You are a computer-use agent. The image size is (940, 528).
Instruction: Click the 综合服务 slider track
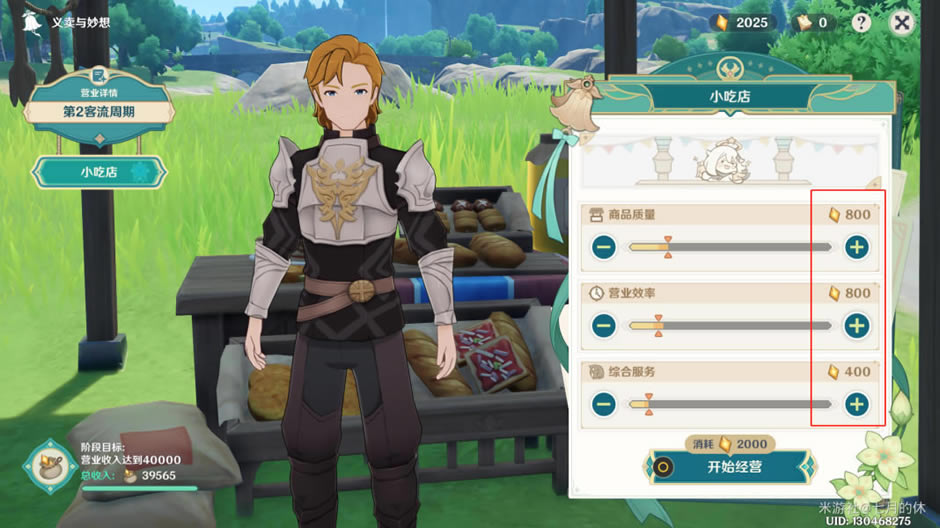tap(730, 404)
